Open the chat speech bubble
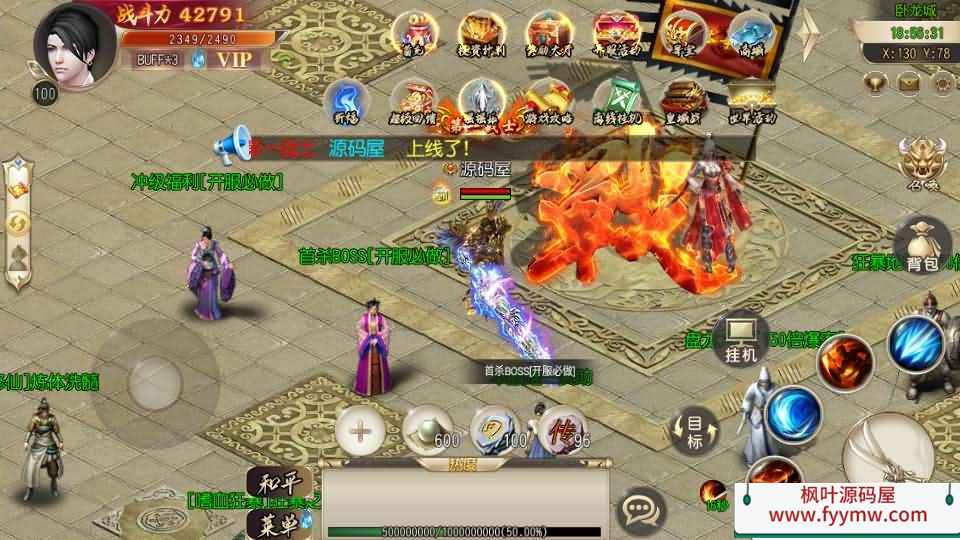This screenshot has width=960, height=540. pos(639,511)
